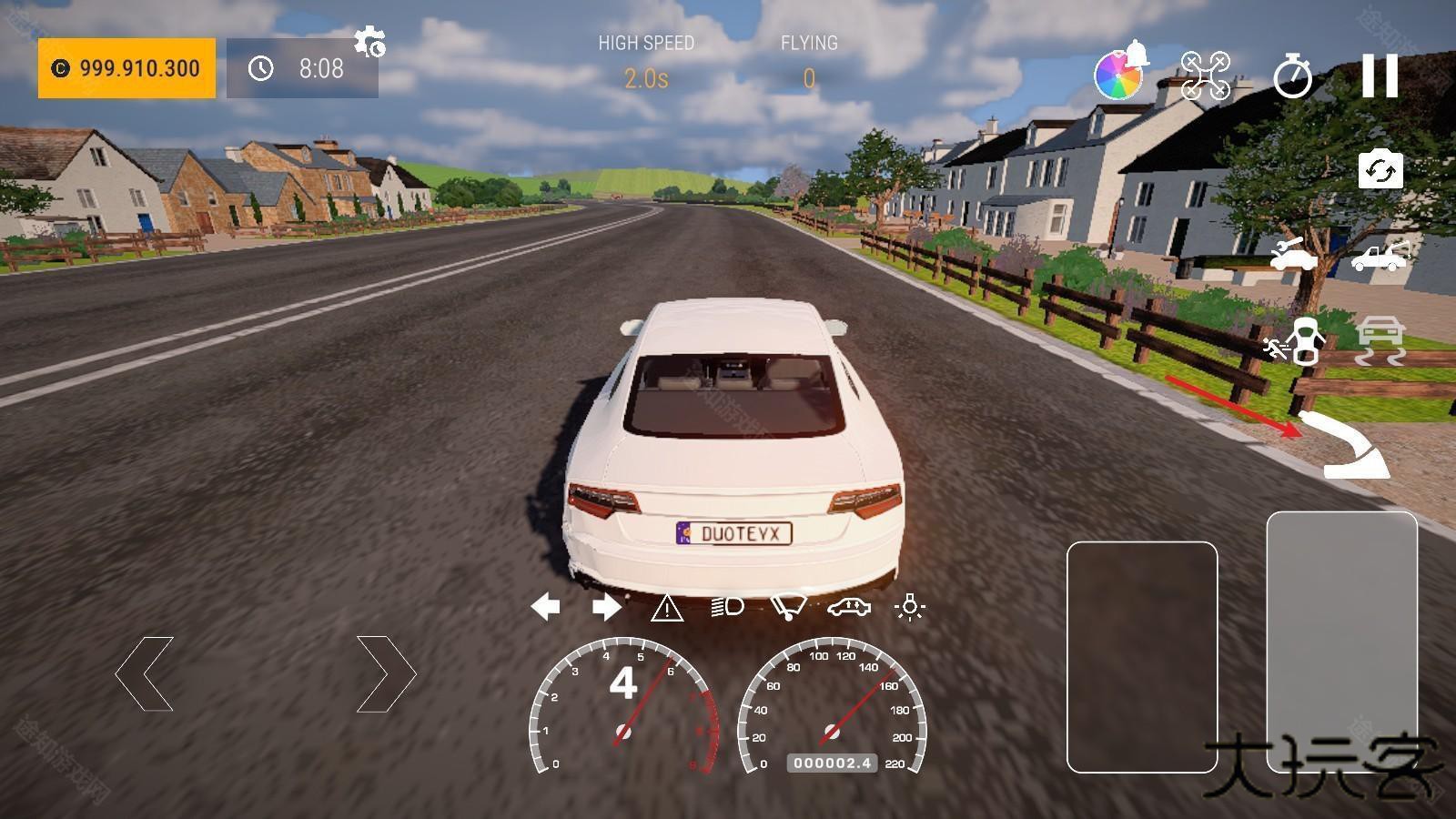Pause the game
Screen dimensions: 1456x819
pyautogui.click(x=1380, y=76)
